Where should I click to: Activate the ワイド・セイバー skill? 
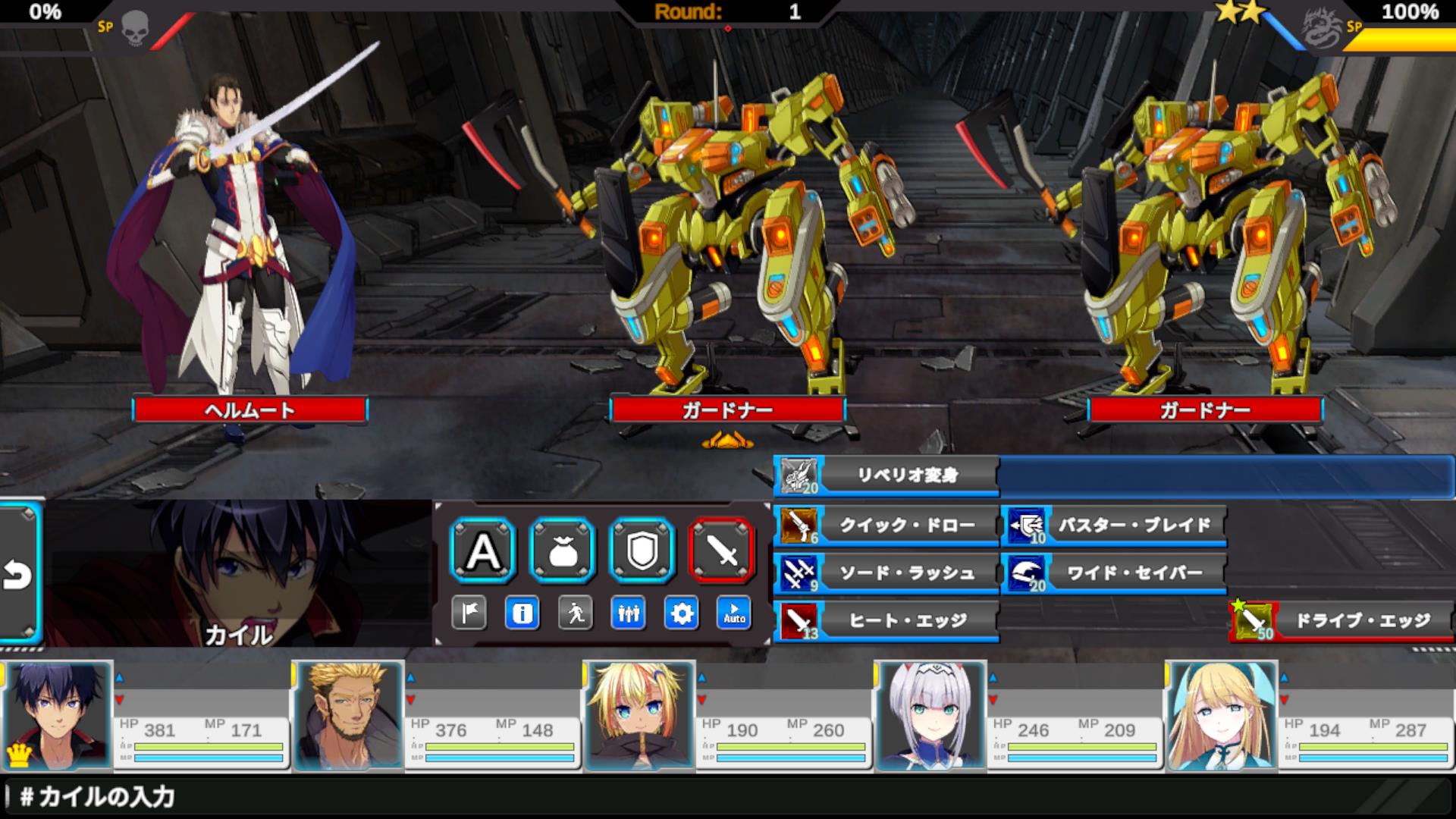tap(1113, 573)
